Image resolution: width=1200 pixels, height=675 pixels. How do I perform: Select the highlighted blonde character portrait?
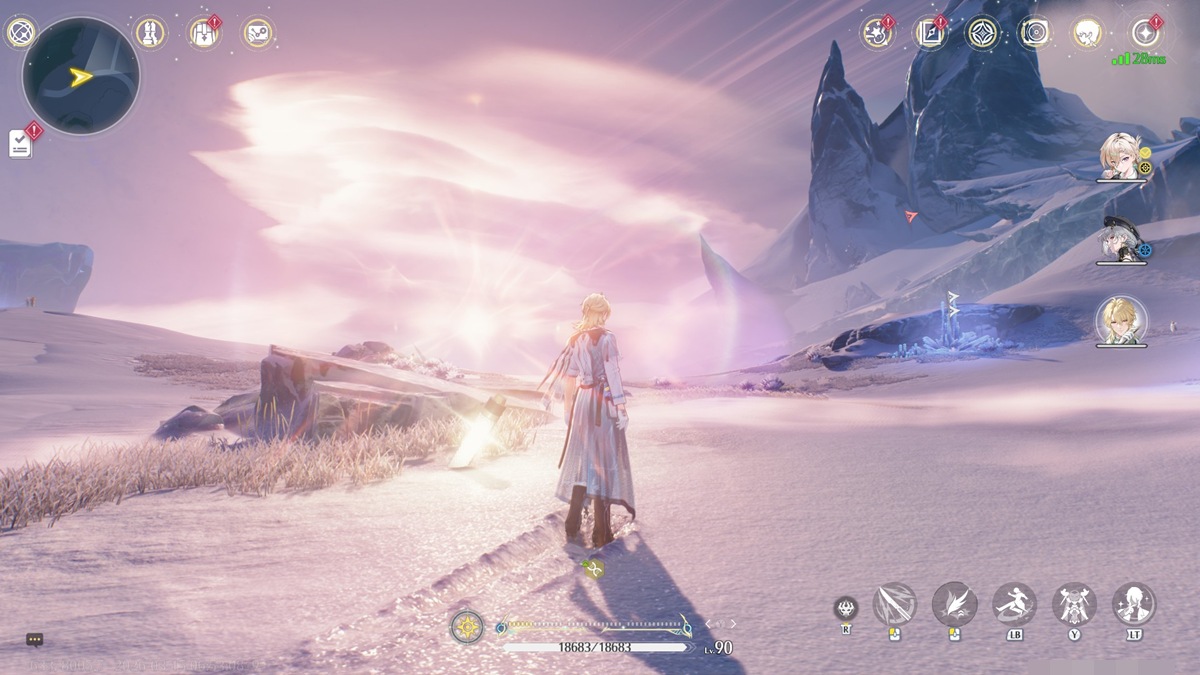pos(1120,320)
